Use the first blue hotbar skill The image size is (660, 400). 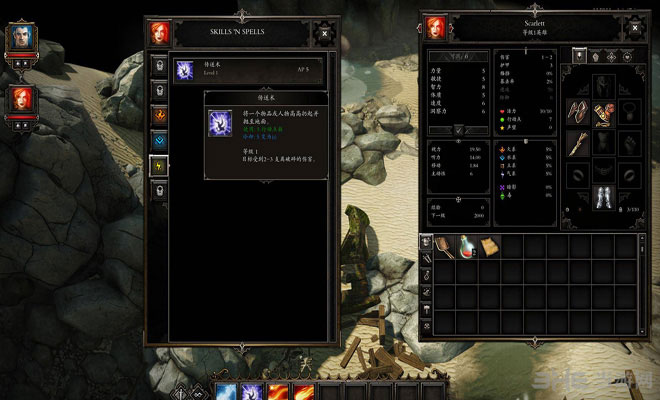point(227,389)
